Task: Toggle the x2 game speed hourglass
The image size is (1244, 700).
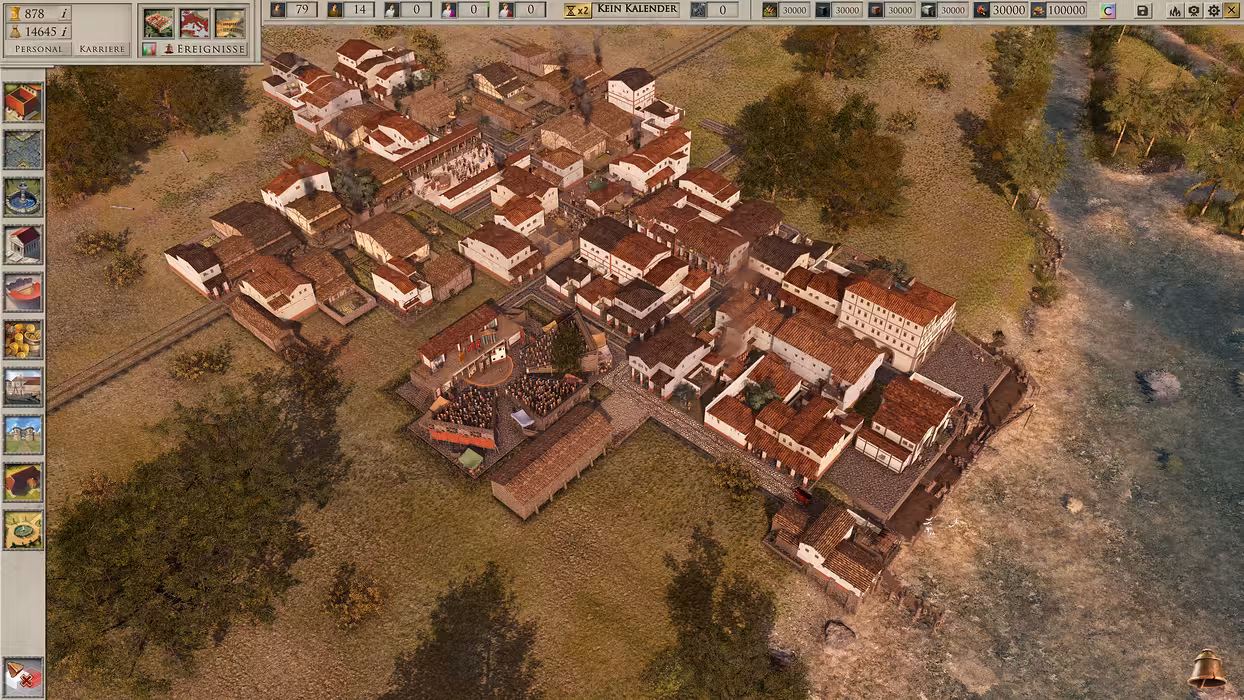Action: point(577,10)
